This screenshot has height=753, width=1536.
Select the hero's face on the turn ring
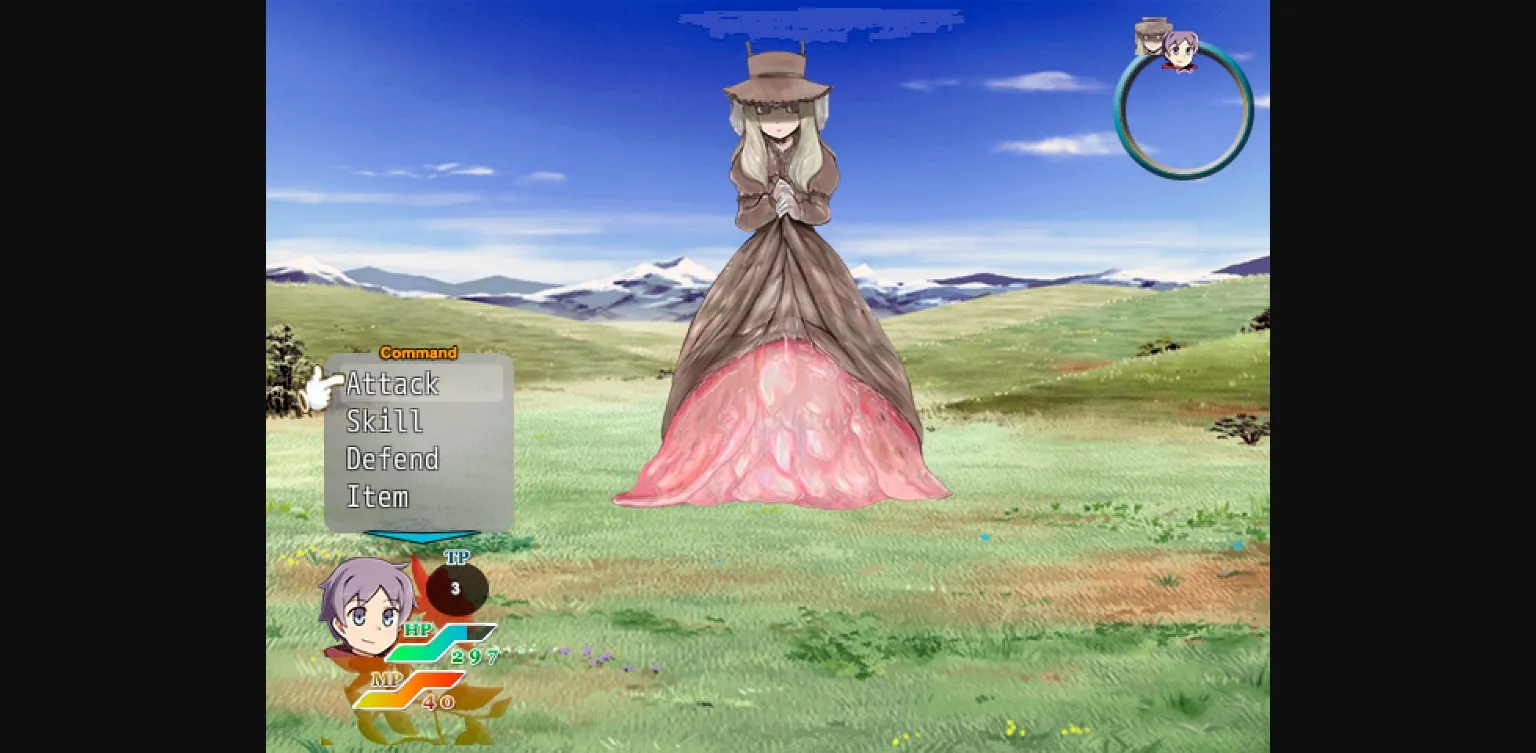point(1180,48)
